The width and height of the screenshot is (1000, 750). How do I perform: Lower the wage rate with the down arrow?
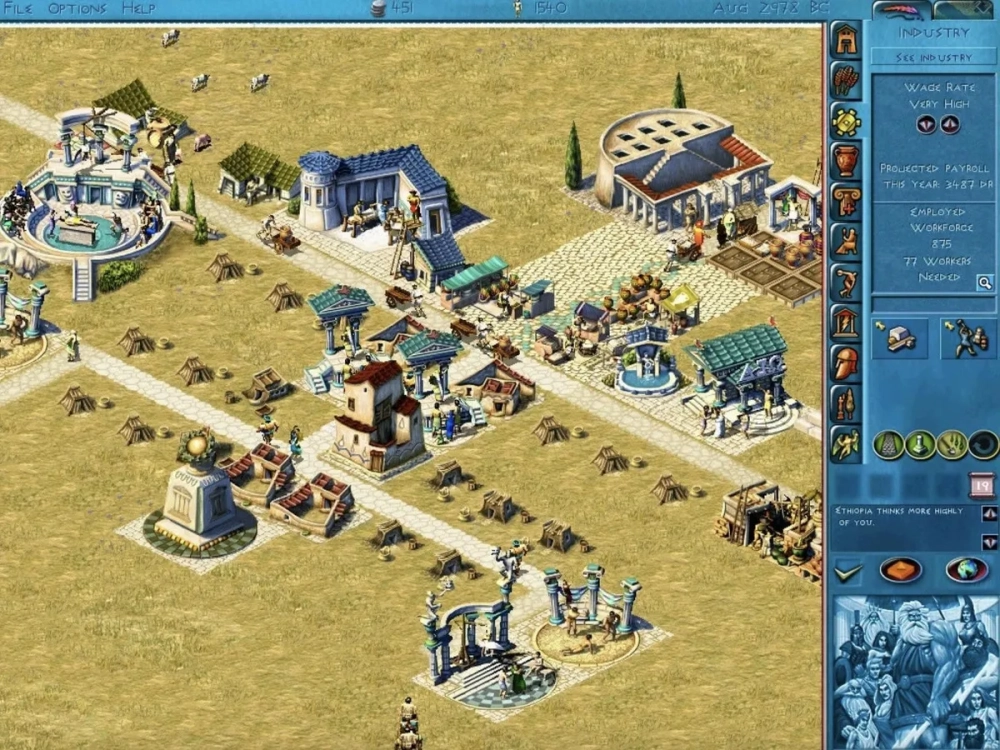pyautogui.click(x=926, y=125)
